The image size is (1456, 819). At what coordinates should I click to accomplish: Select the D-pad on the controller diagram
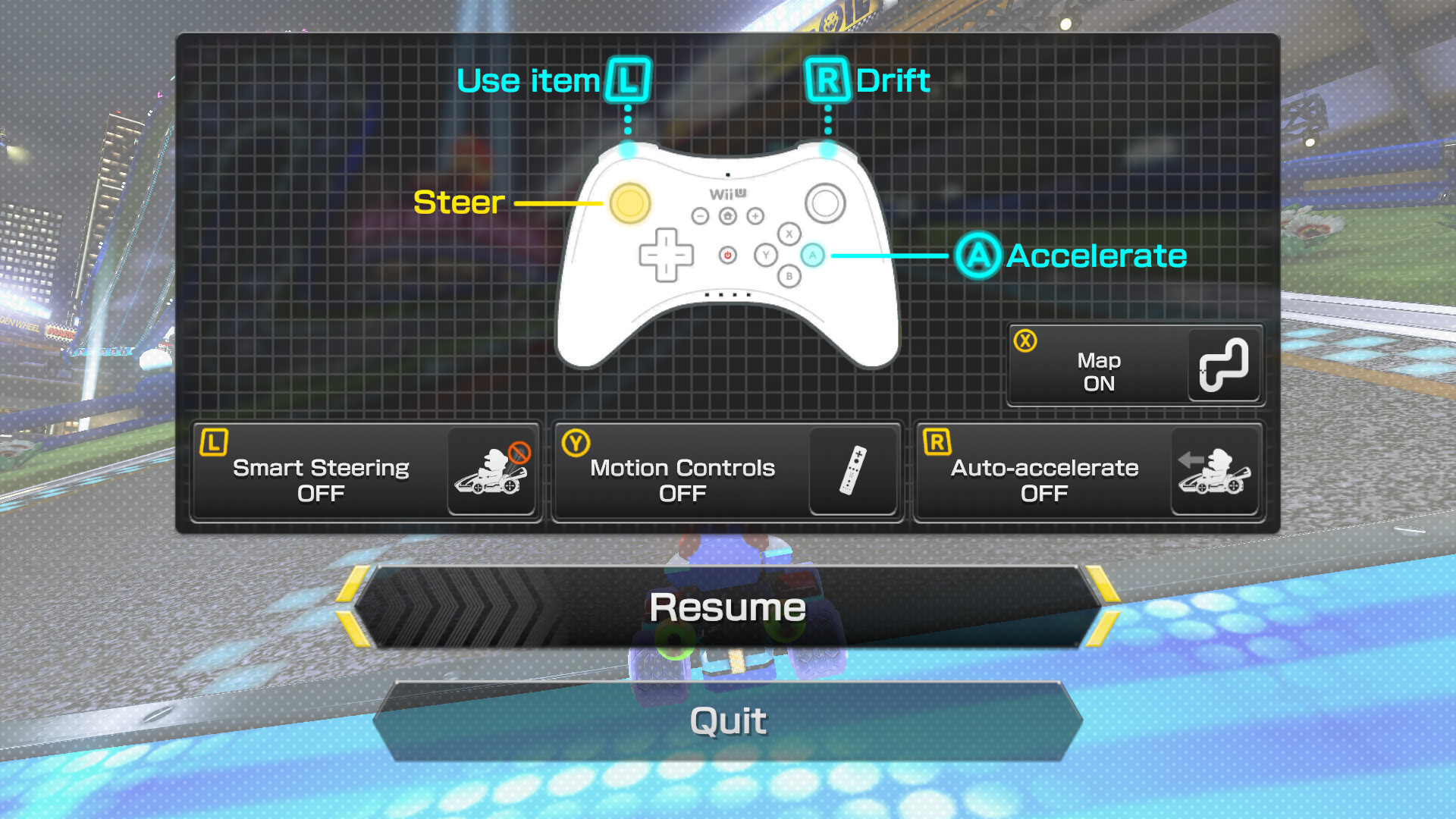(667, 256)
